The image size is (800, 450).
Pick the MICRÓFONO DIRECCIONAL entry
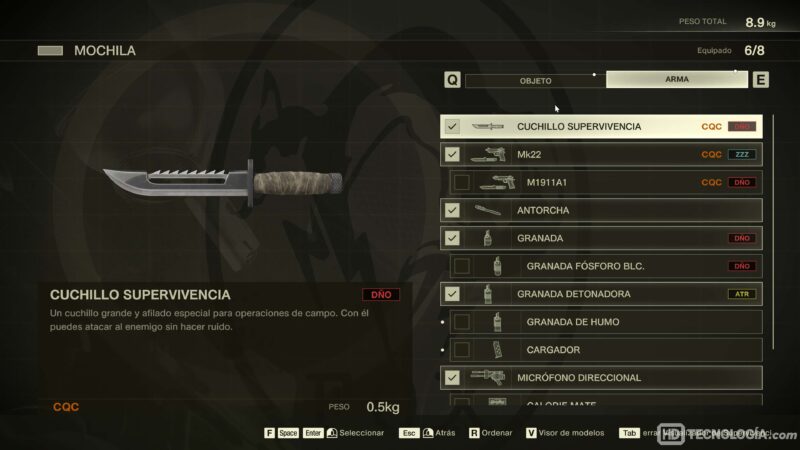point(600,378)
